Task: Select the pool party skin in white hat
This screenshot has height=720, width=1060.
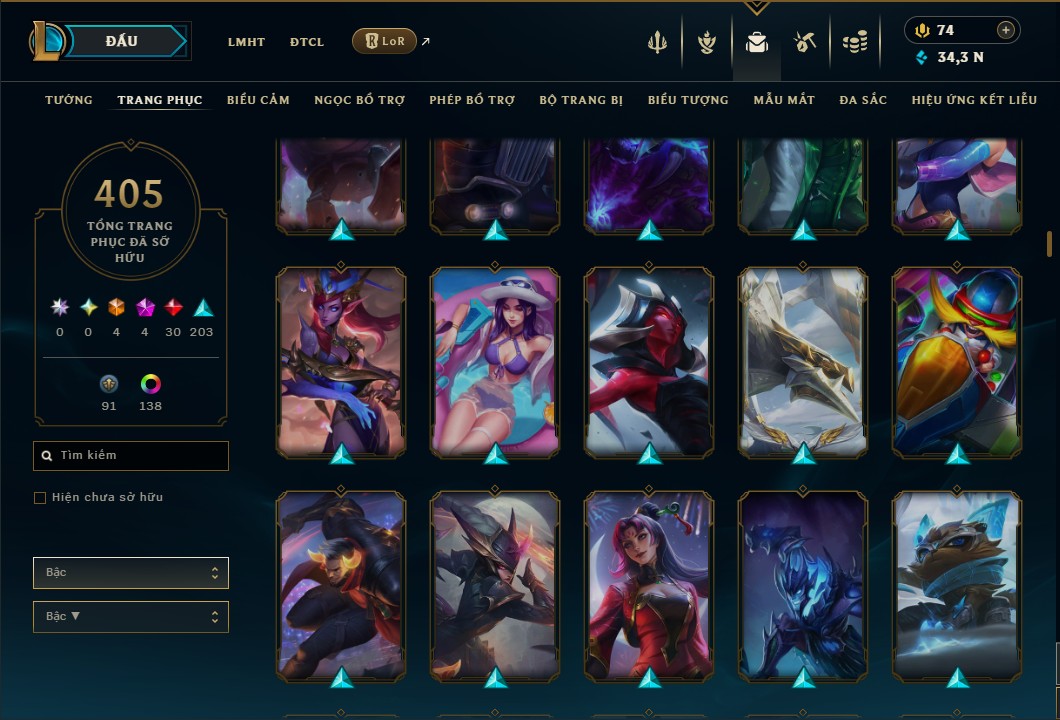Action: tap(495, 362)
